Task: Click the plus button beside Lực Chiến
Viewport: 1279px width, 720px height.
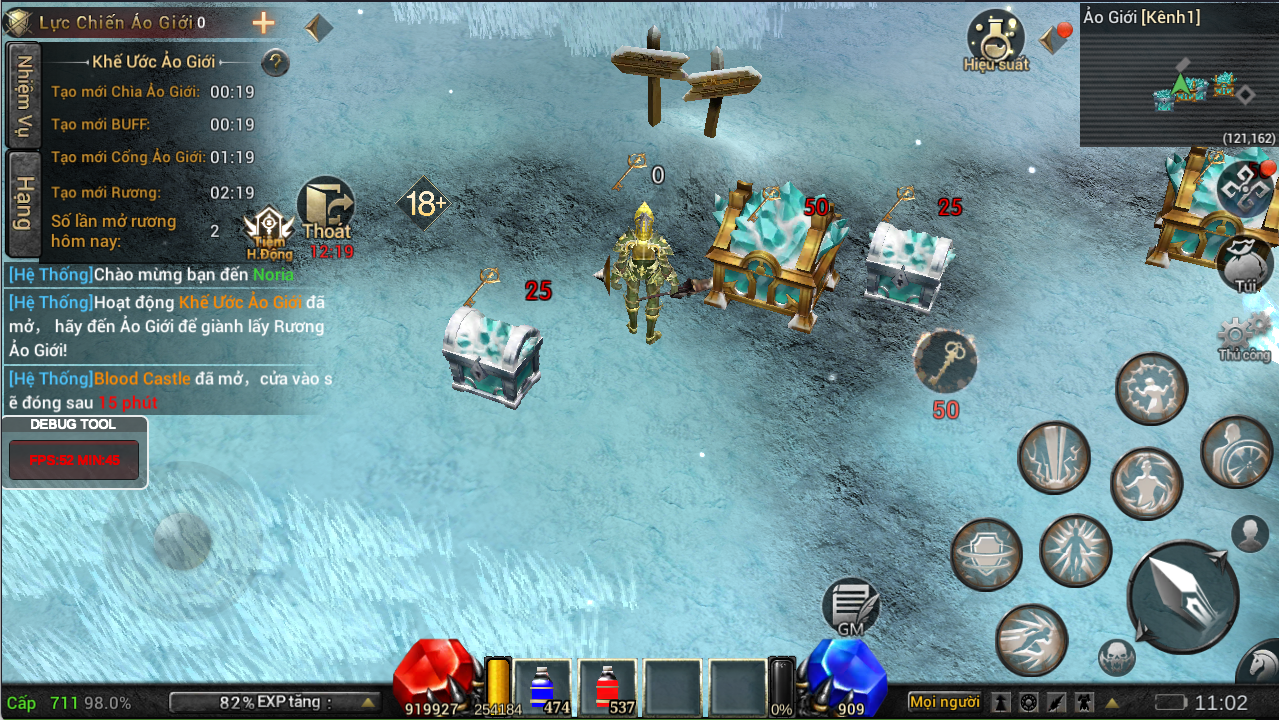Action: click(263, 23)
